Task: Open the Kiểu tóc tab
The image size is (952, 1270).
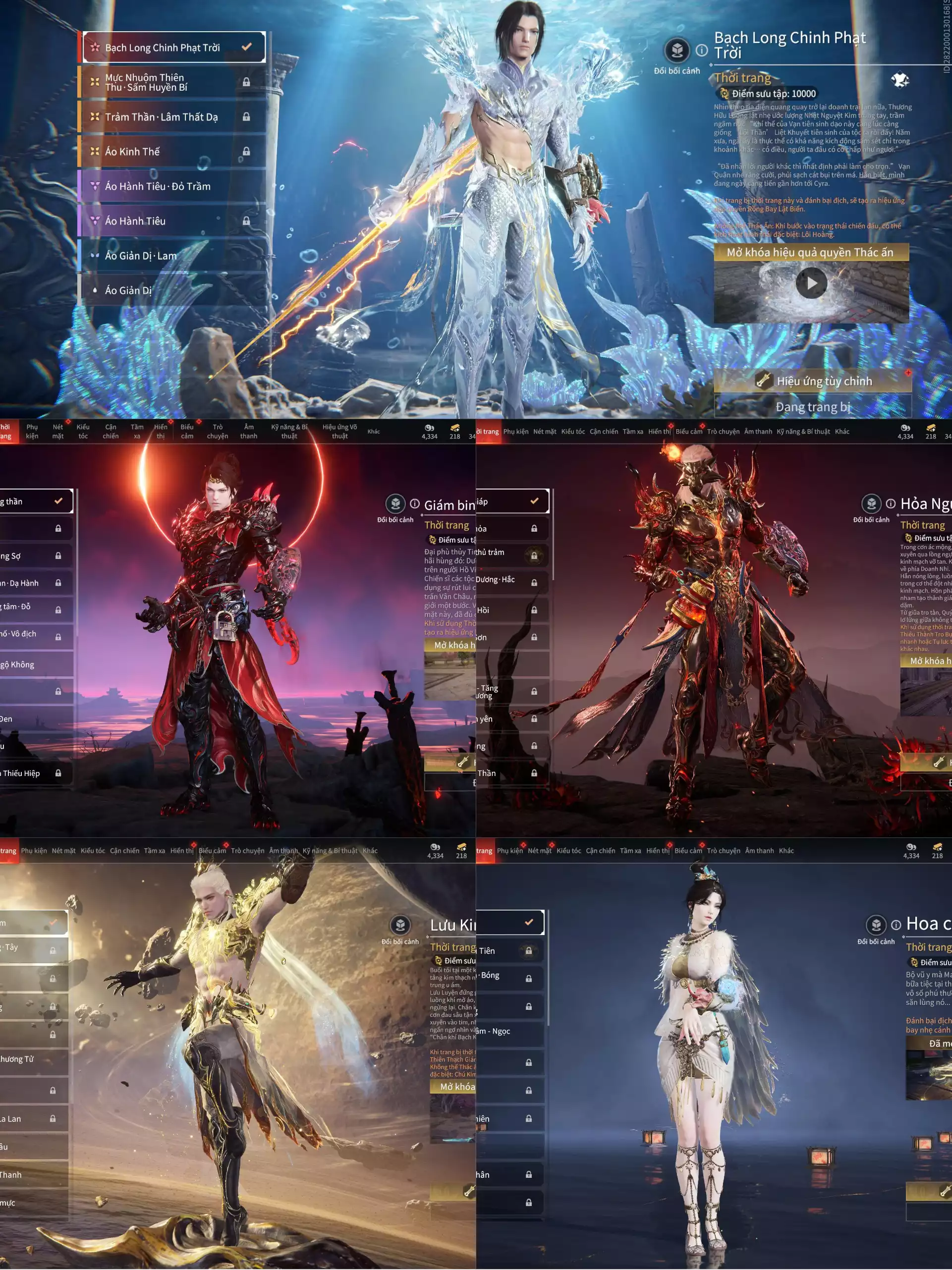Action: pos(84,431)
